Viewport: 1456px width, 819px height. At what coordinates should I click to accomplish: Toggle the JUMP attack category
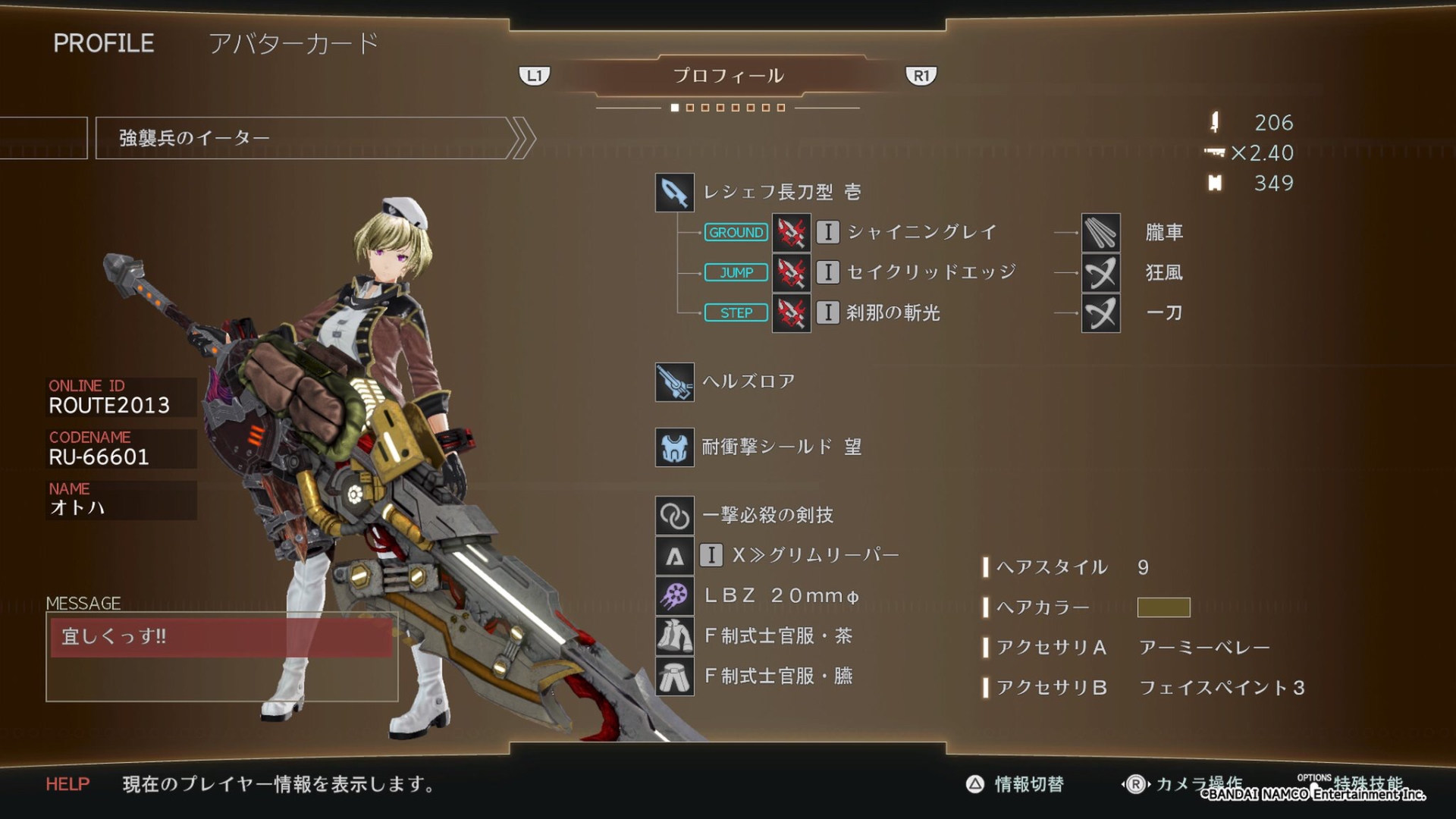tap(735, 272)
